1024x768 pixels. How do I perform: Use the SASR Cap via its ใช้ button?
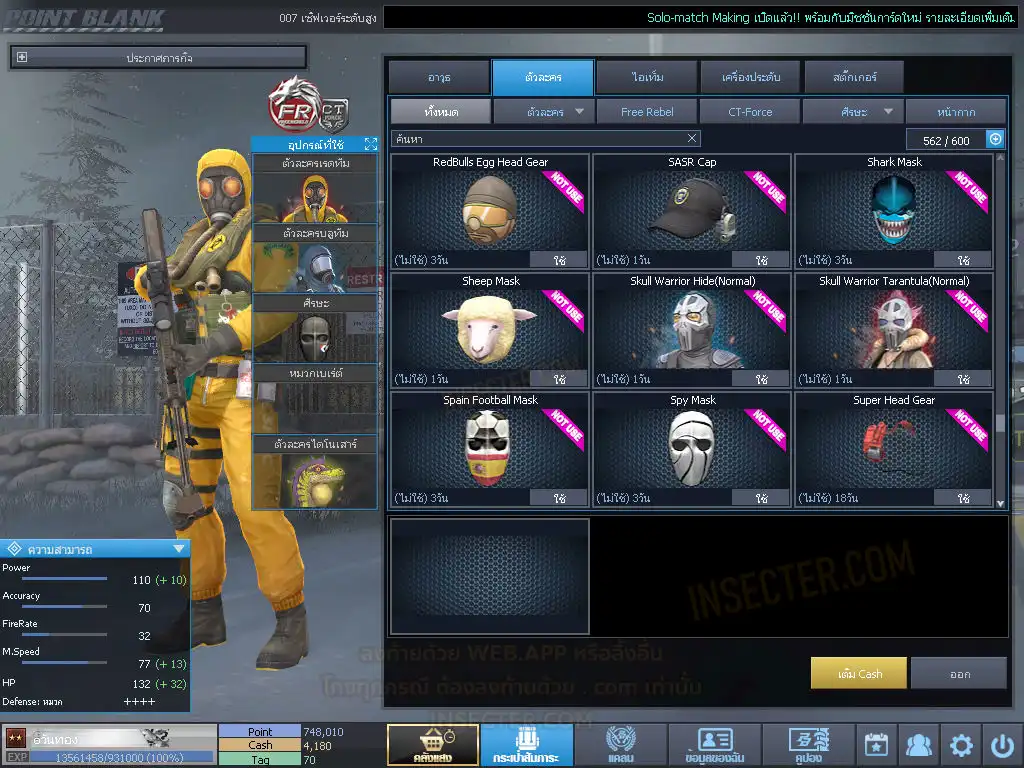coord(761,260)
